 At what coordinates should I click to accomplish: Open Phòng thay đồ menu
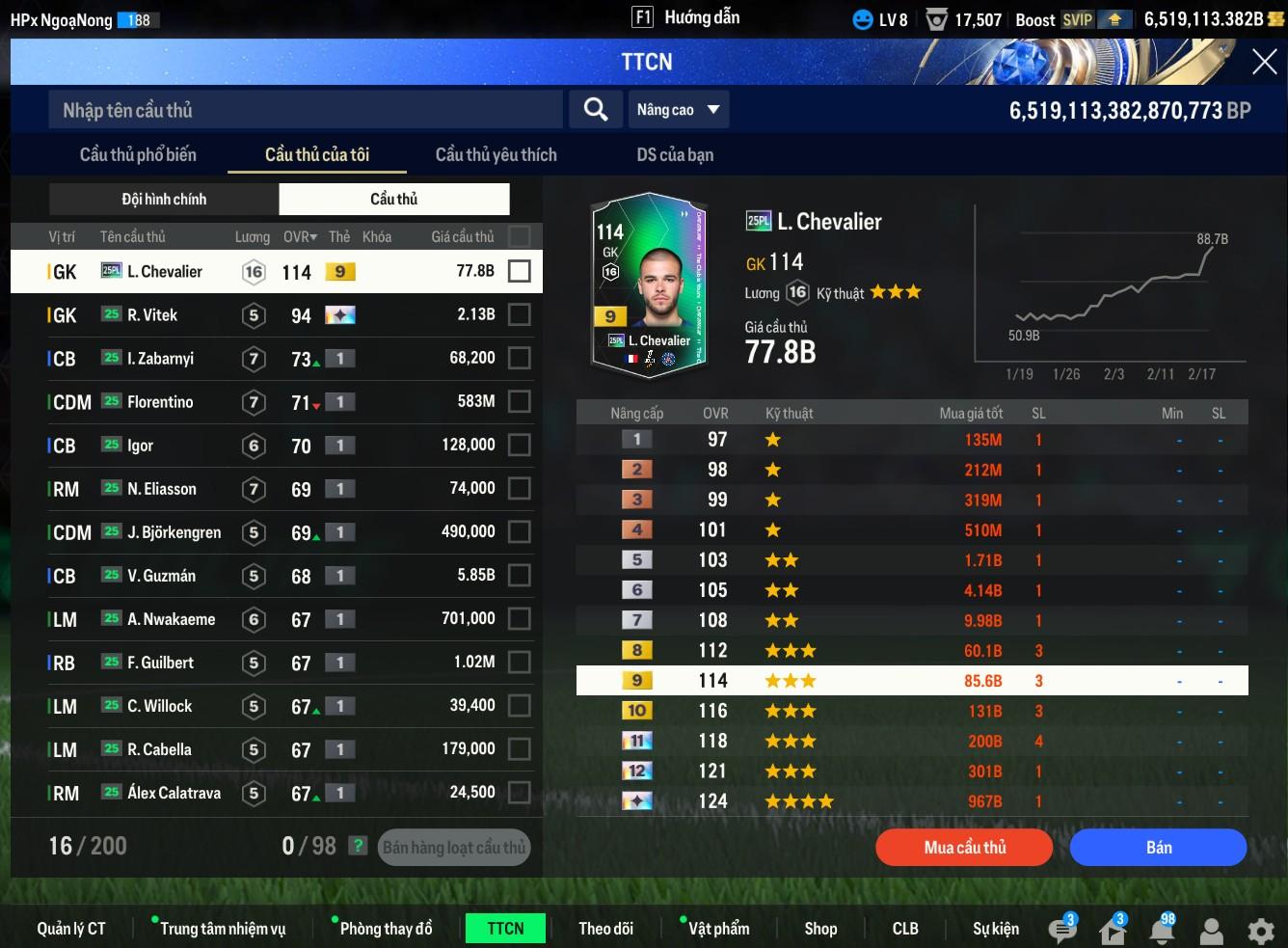[x=386, y=929]
